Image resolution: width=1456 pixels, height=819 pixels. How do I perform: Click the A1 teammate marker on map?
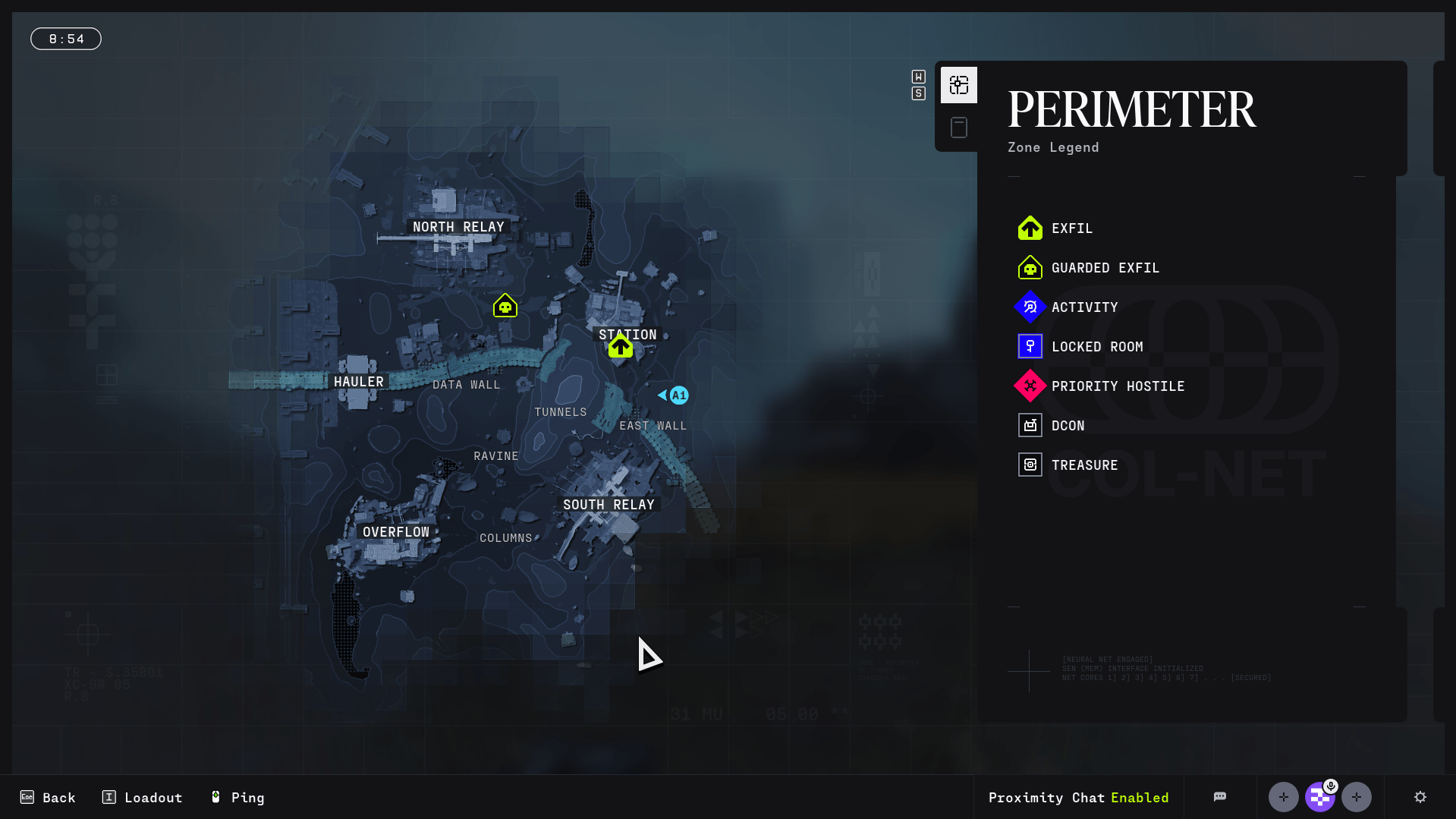tap(678, 395)
